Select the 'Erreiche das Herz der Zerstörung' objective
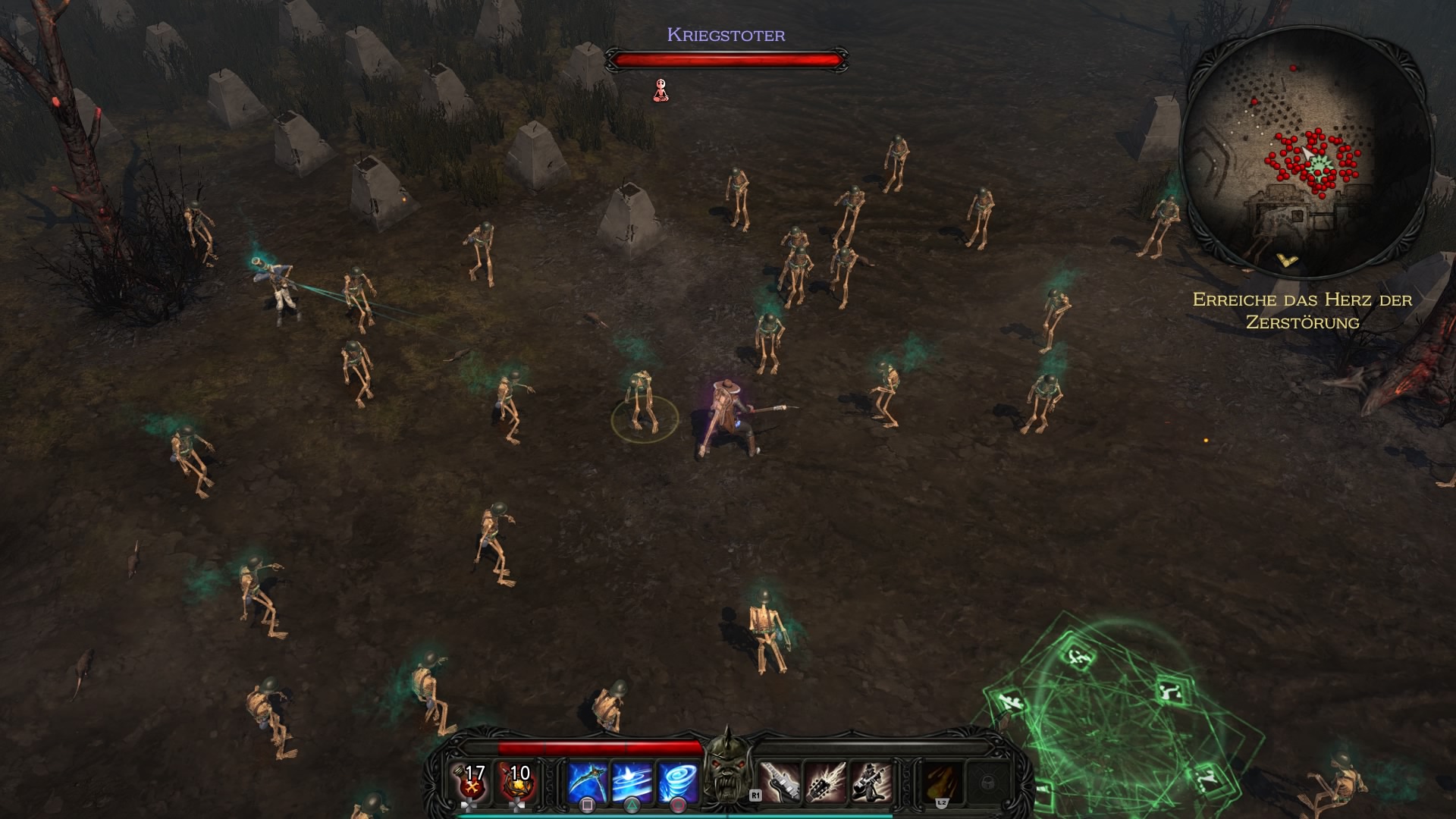 (x=1302, y=311)
